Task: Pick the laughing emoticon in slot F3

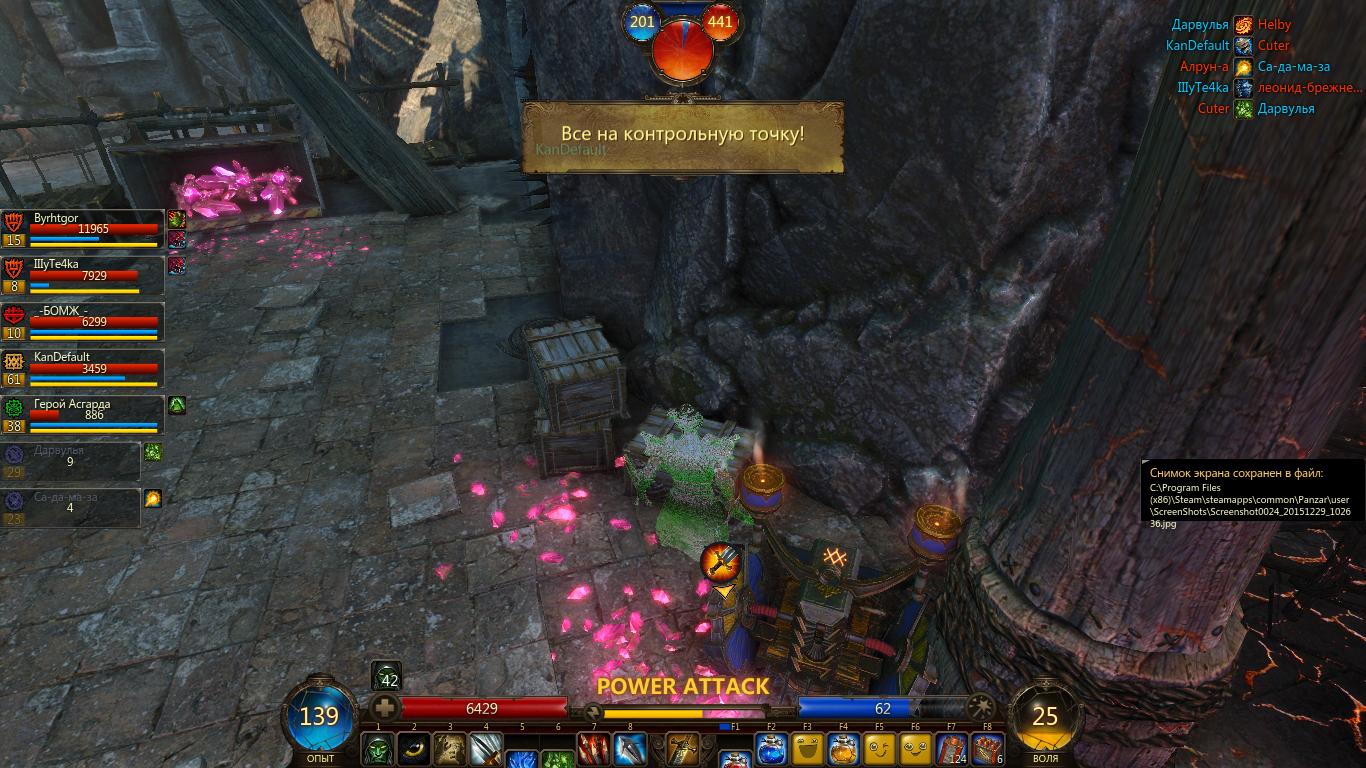Action: point(808,748)
